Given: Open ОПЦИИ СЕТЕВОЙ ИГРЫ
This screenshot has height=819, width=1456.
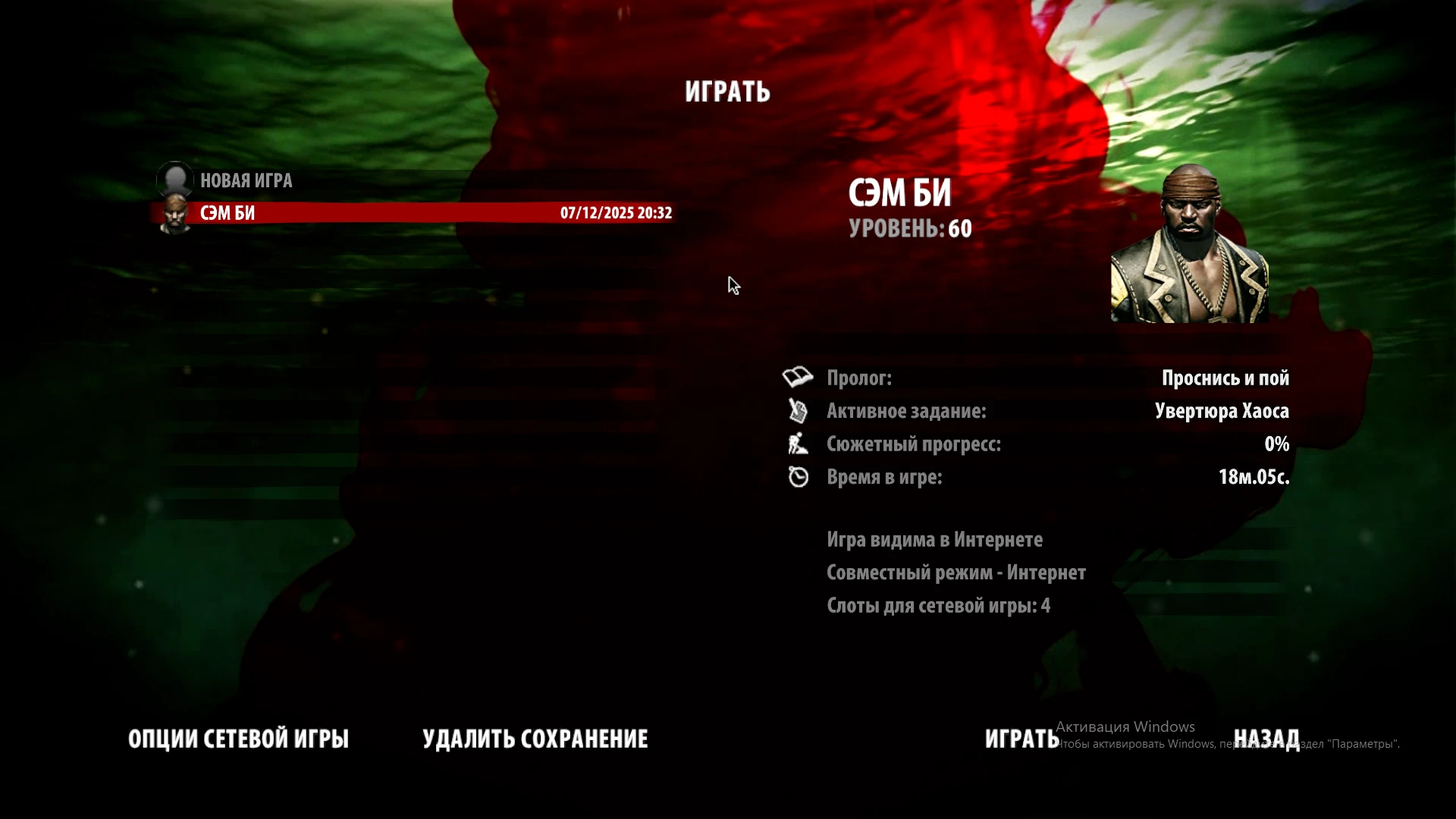Looking at the screenshot, I should click(239, 738).
